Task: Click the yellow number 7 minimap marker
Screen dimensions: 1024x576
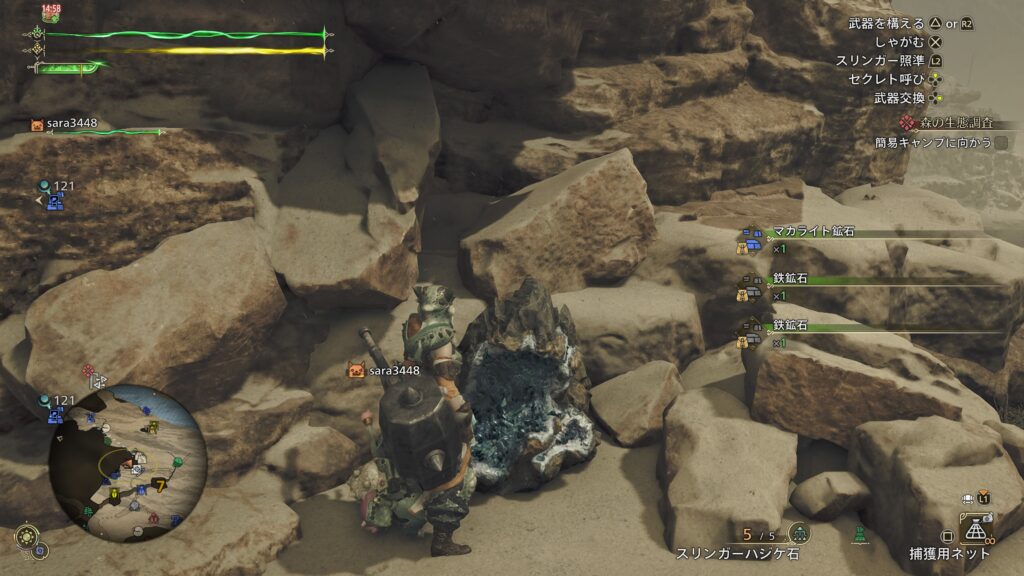Action: click(159, 485)
